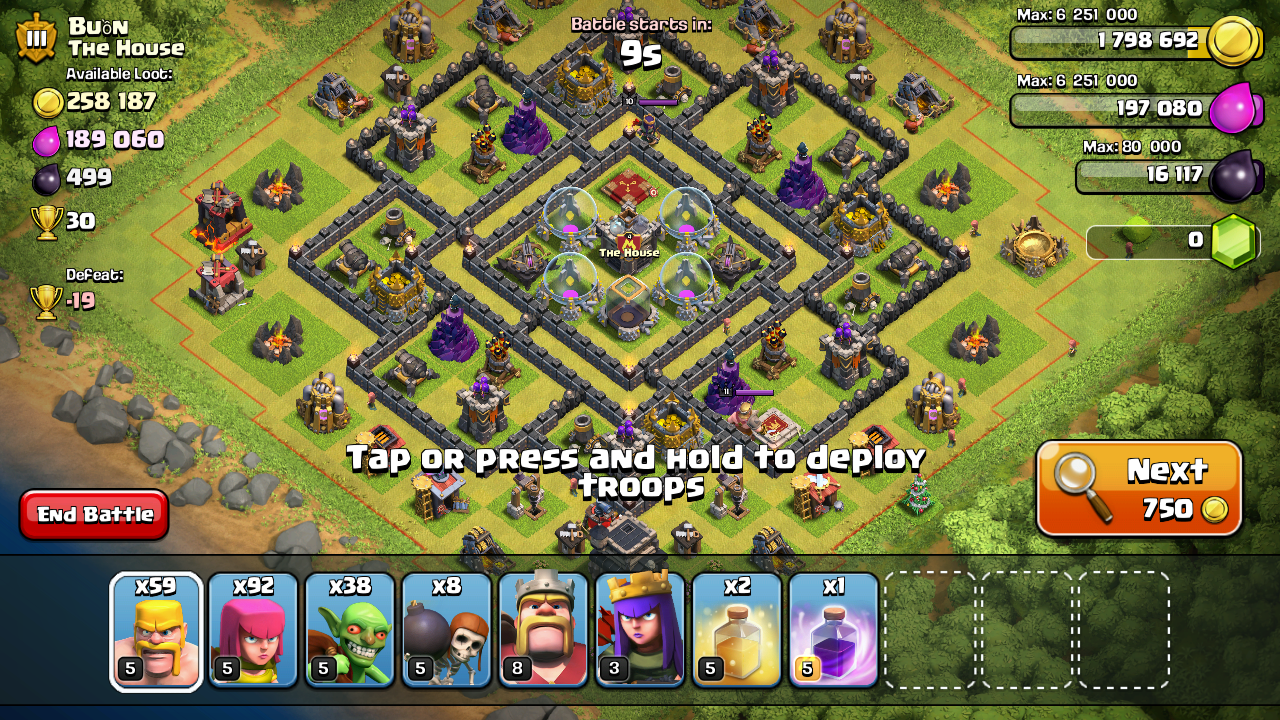Click the Battle starts in 9s countdown

pos(640,32)
